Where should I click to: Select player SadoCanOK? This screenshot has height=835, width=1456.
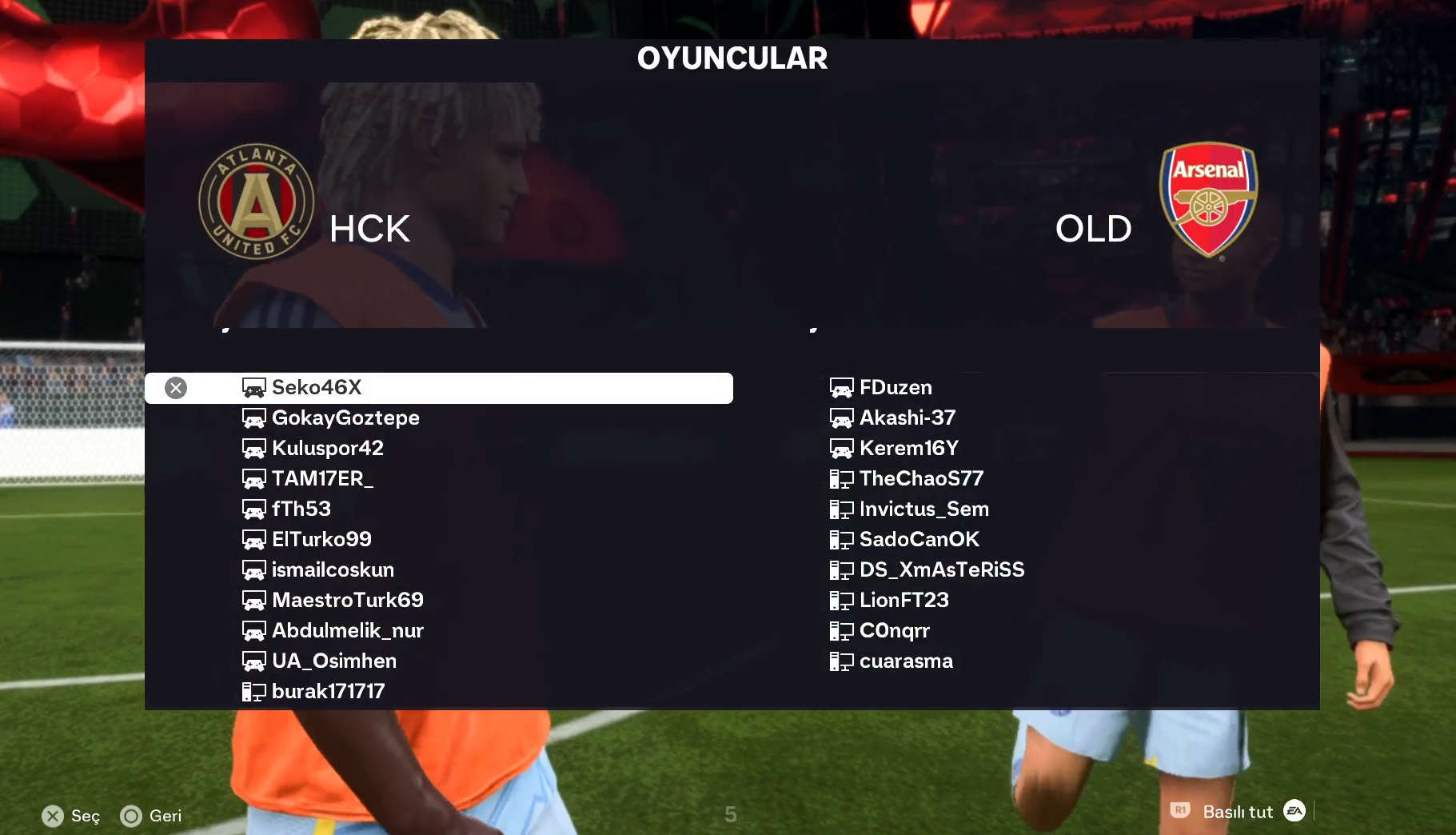919,540
